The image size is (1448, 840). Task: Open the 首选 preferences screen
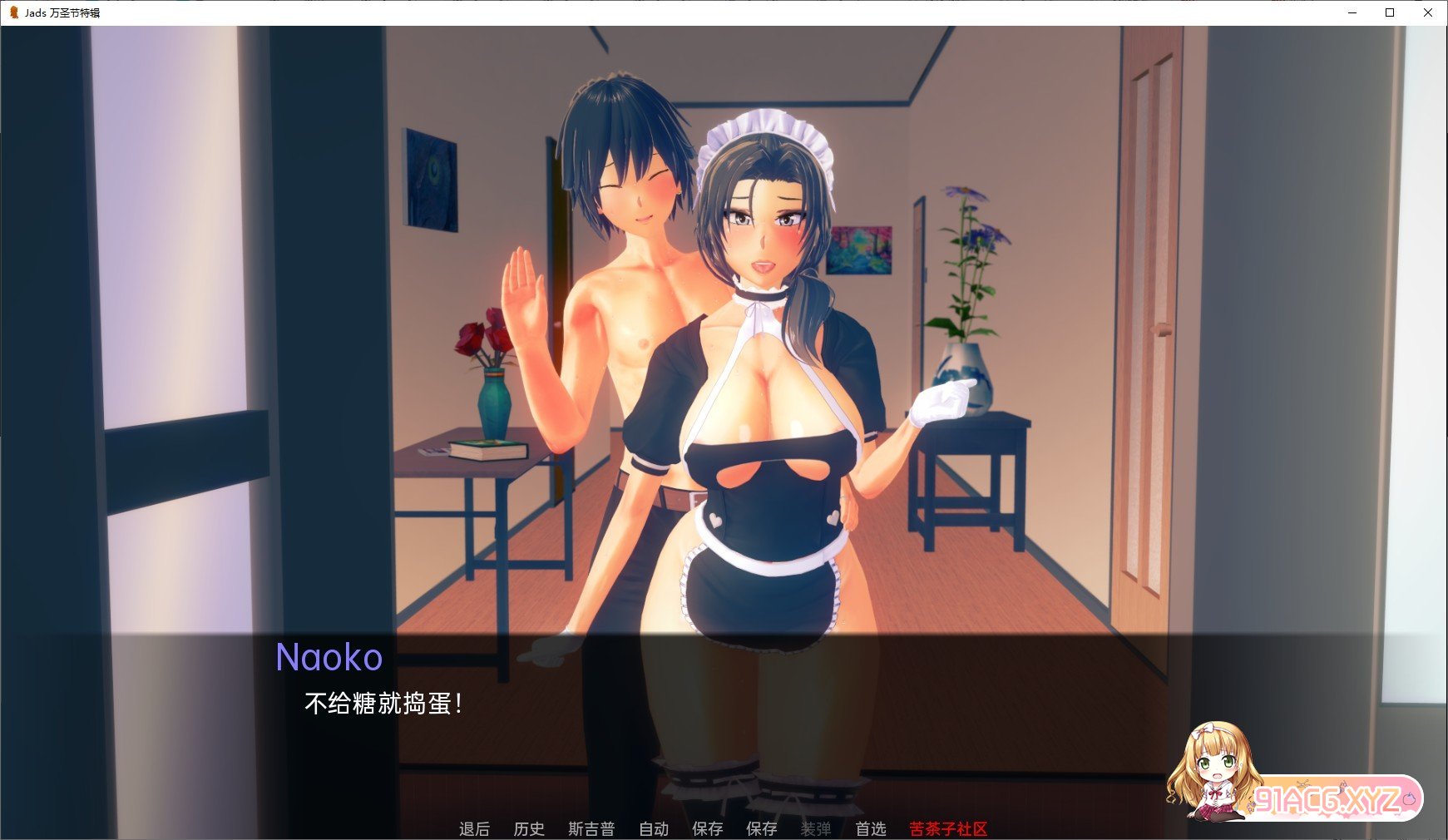(x=870, y=828)
